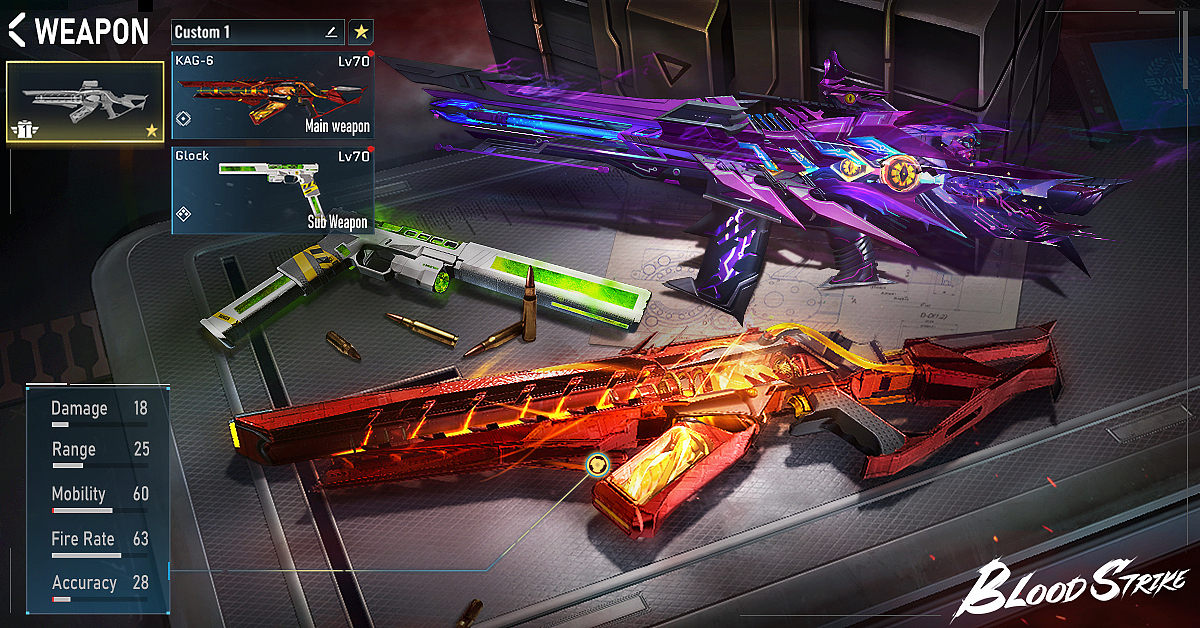Select the loadout 1 weapon thumbnail
The image size is (1200, 628).
pyautogui.click(x=85, y=103)
